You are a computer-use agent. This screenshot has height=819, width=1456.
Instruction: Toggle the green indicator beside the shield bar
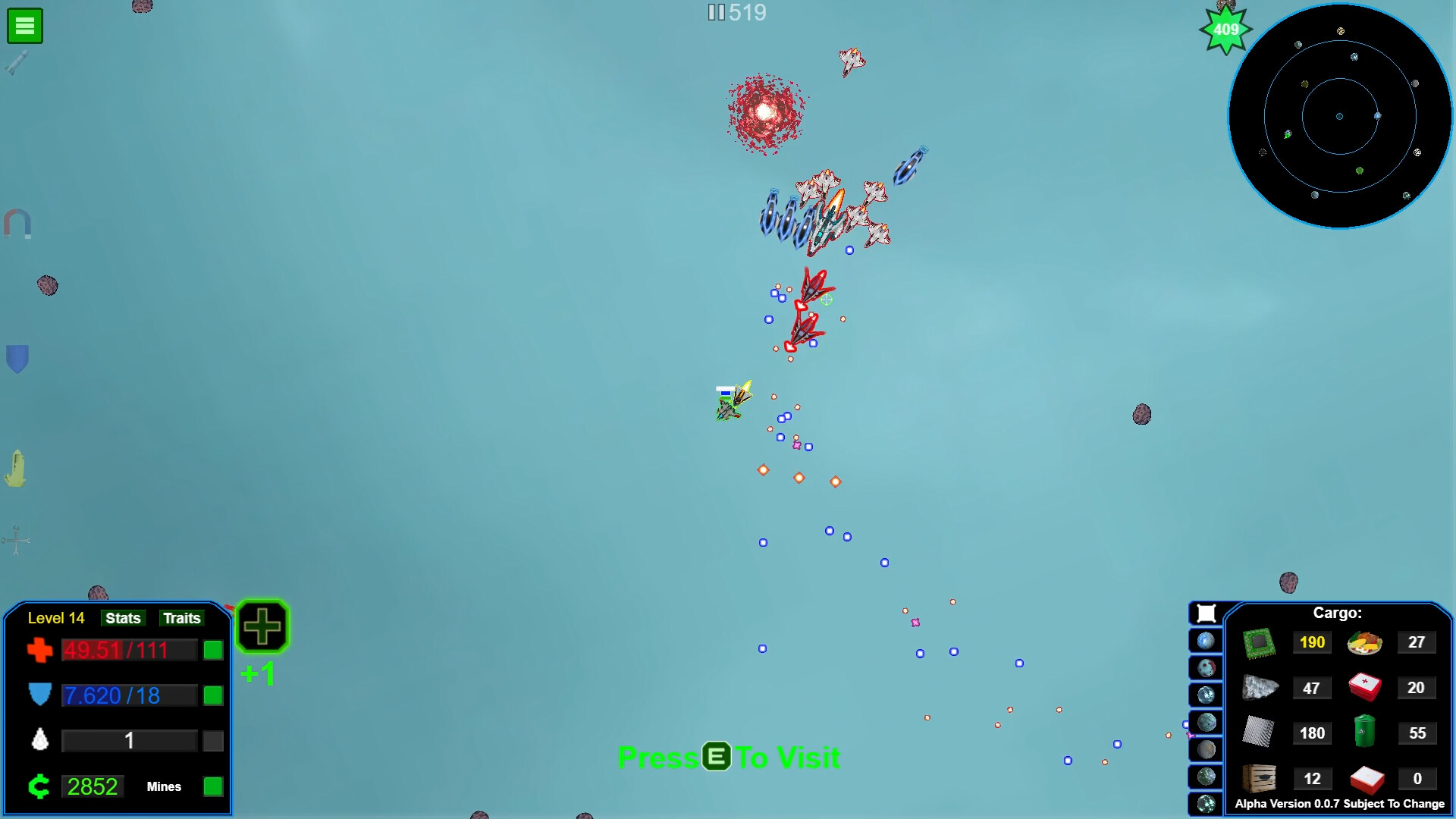212,695
